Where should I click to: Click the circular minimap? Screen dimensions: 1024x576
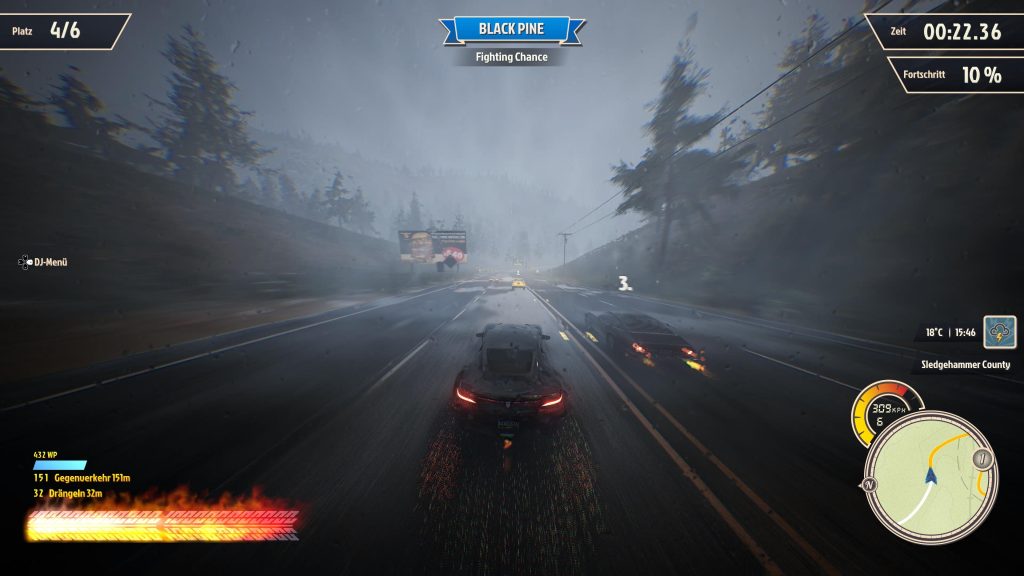(x=930, y=480)
